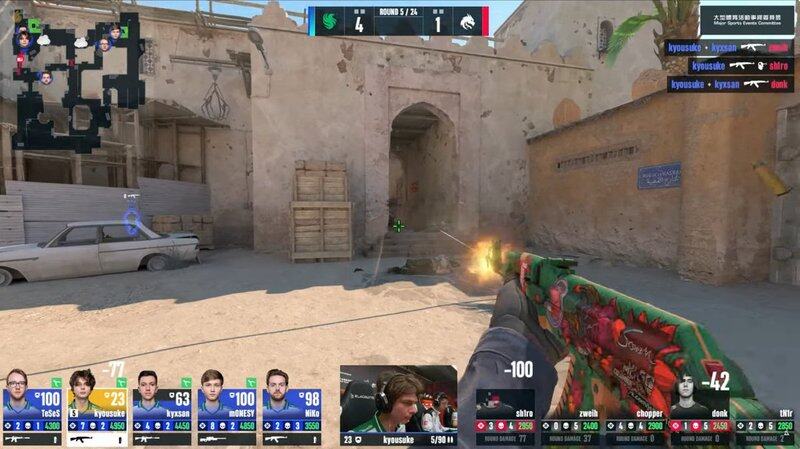Image resolution: width=800 pixels, height=449 pixels.
Task: Switch view to NiKo's player card
Action: 291,407
